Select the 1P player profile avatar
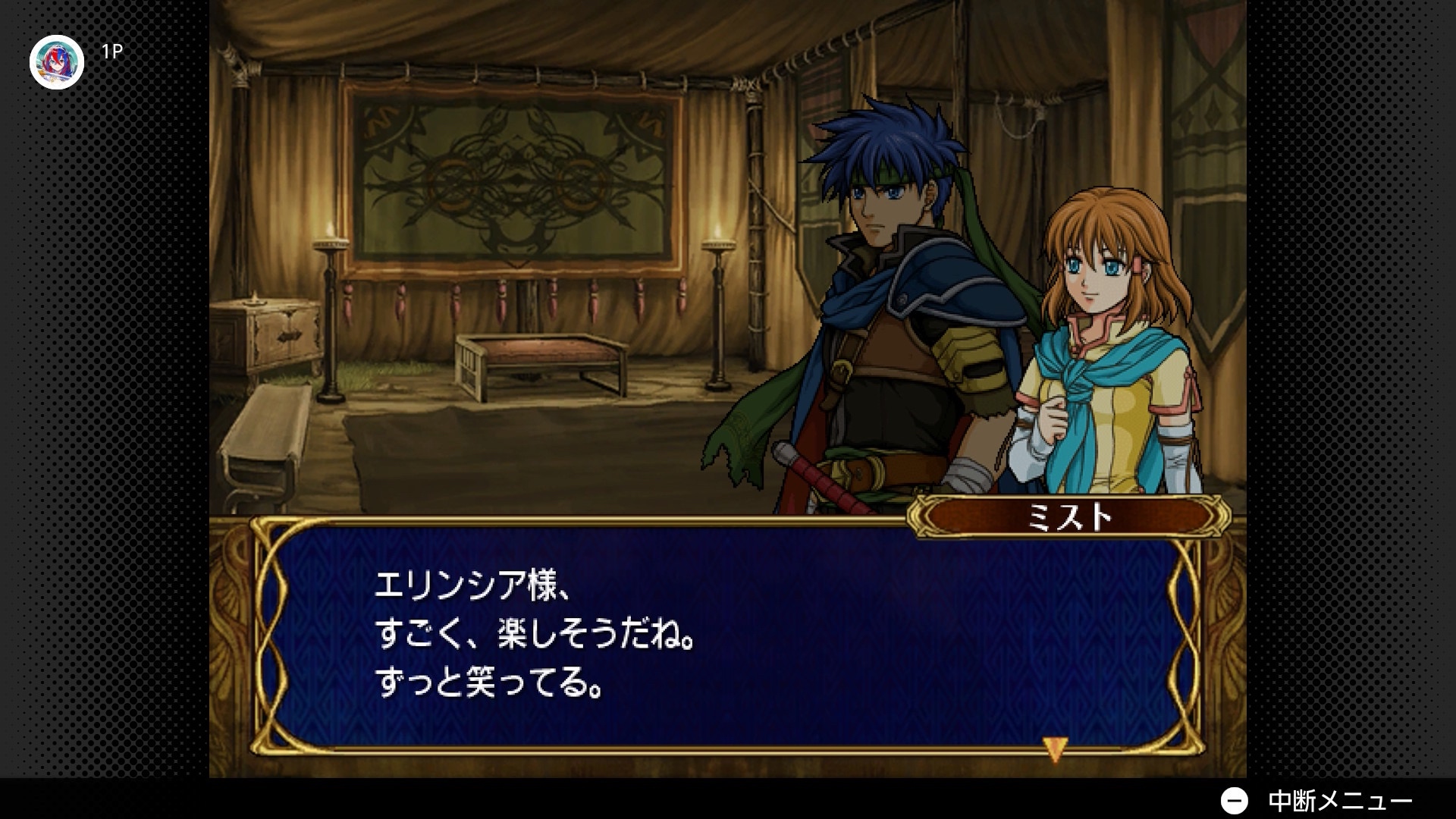This screenshot has width=1456, height=819. (x=57, y=62)
